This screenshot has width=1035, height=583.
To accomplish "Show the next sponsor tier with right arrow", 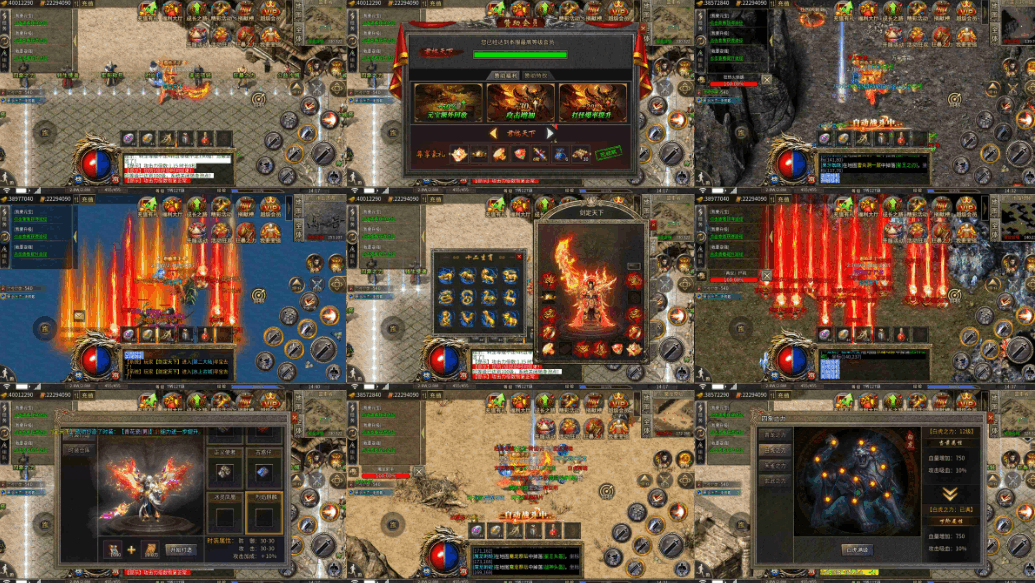I will [x=550, y=133].
